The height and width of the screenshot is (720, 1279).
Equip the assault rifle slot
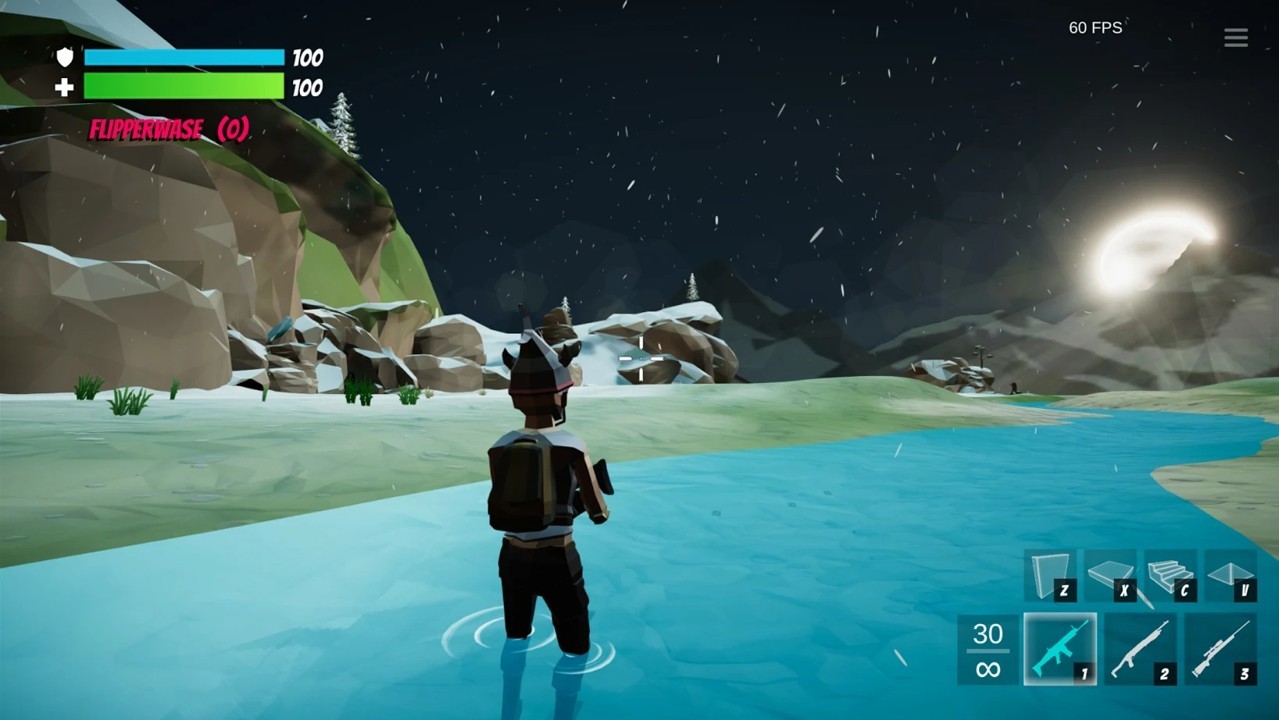click(x=1060, y=649)
